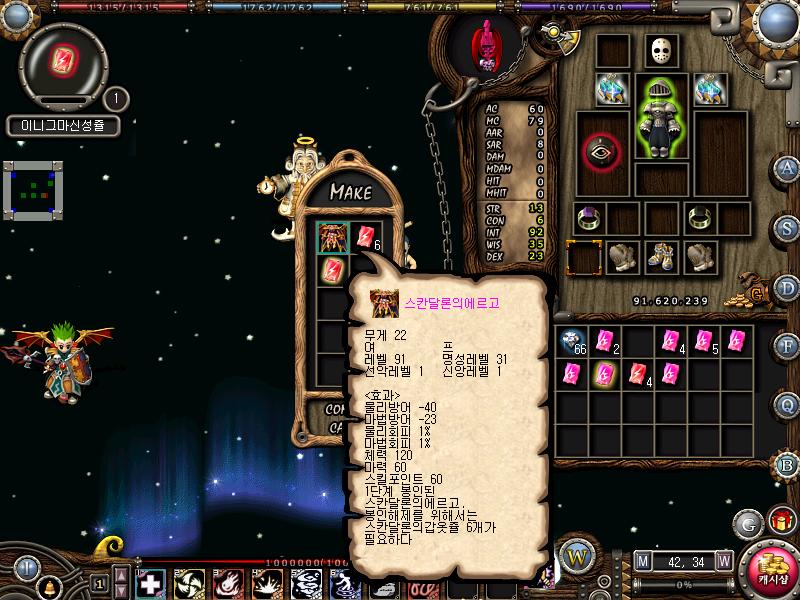Screen dimensions: 800x600
Task: Click the red eye orb equipment slot
Action: pos(602,152)
